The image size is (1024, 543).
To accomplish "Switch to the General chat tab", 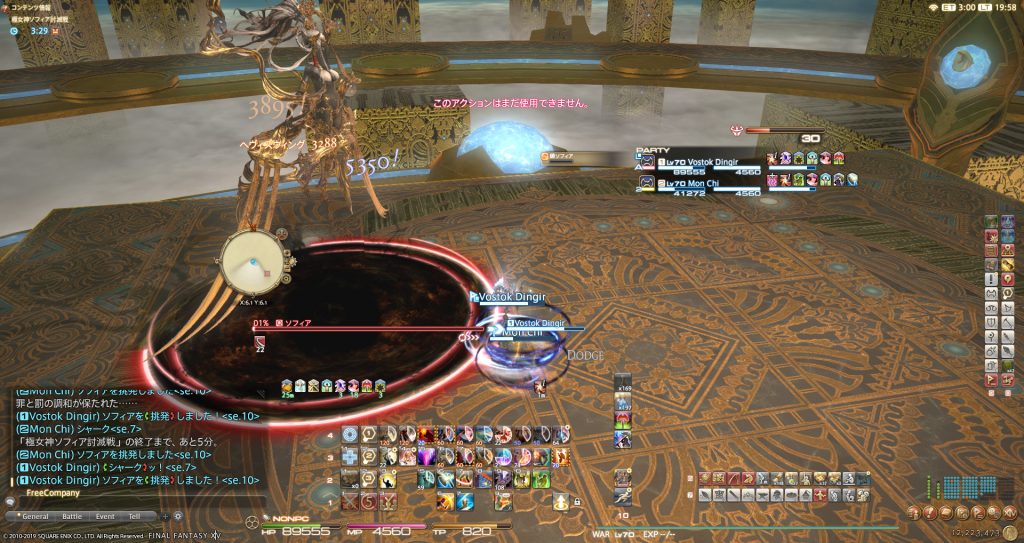I will [35, 516].
